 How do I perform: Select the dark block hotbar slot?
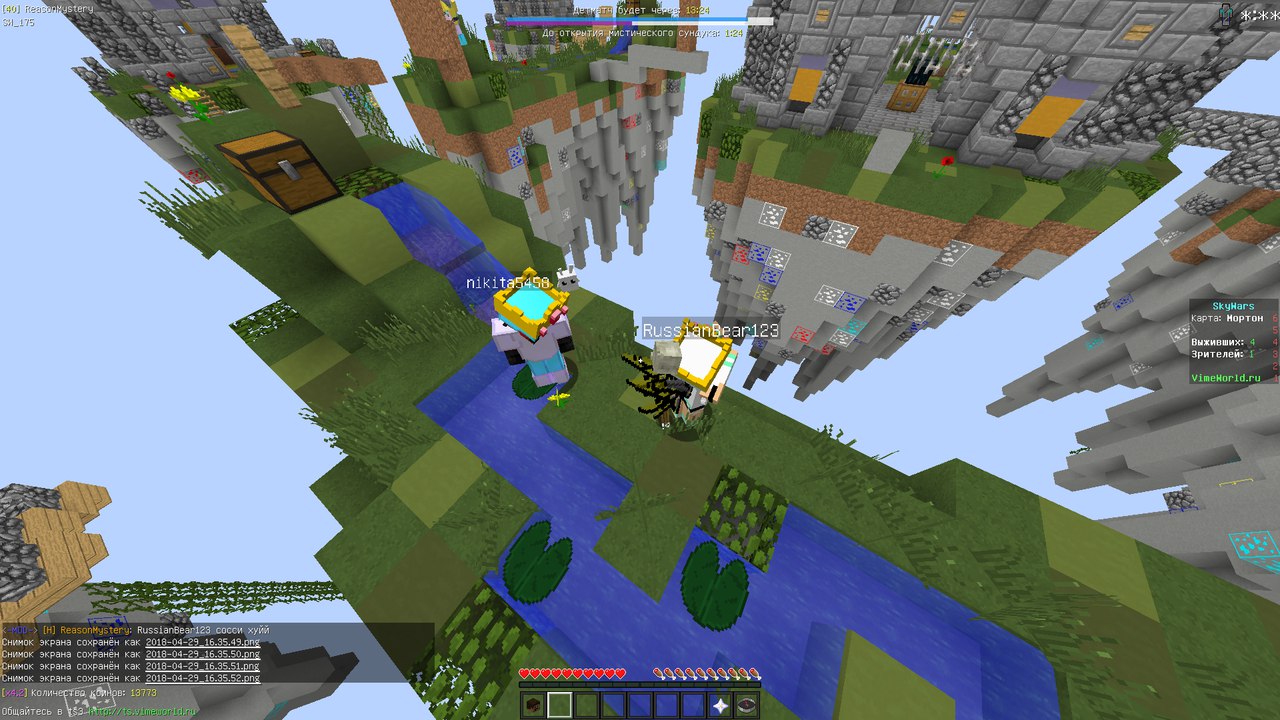[532, 705]
